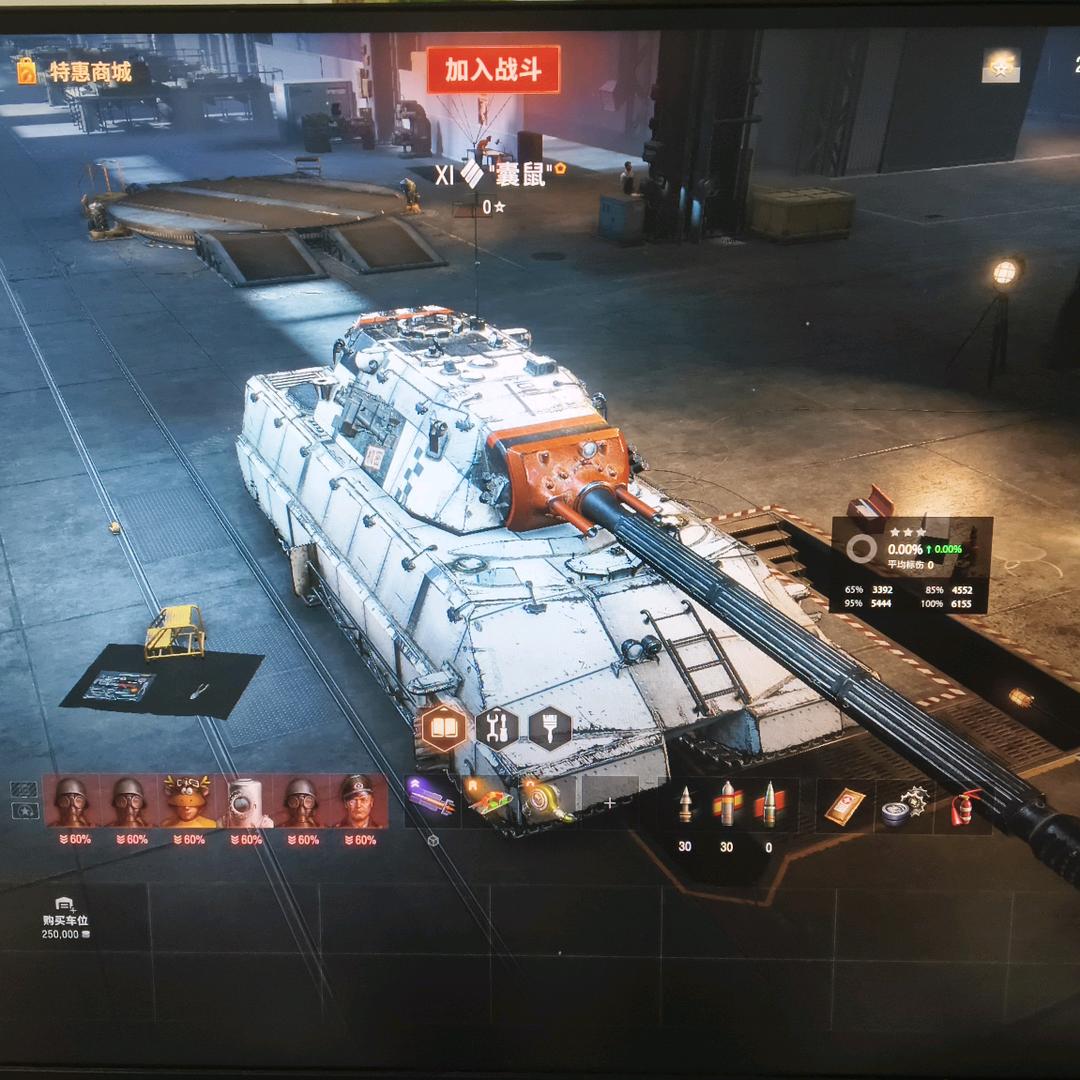Screen dimensions: 1080x1080
Task: Open the 平均标伤 average damage stats panel
Action: pos(910,565)
